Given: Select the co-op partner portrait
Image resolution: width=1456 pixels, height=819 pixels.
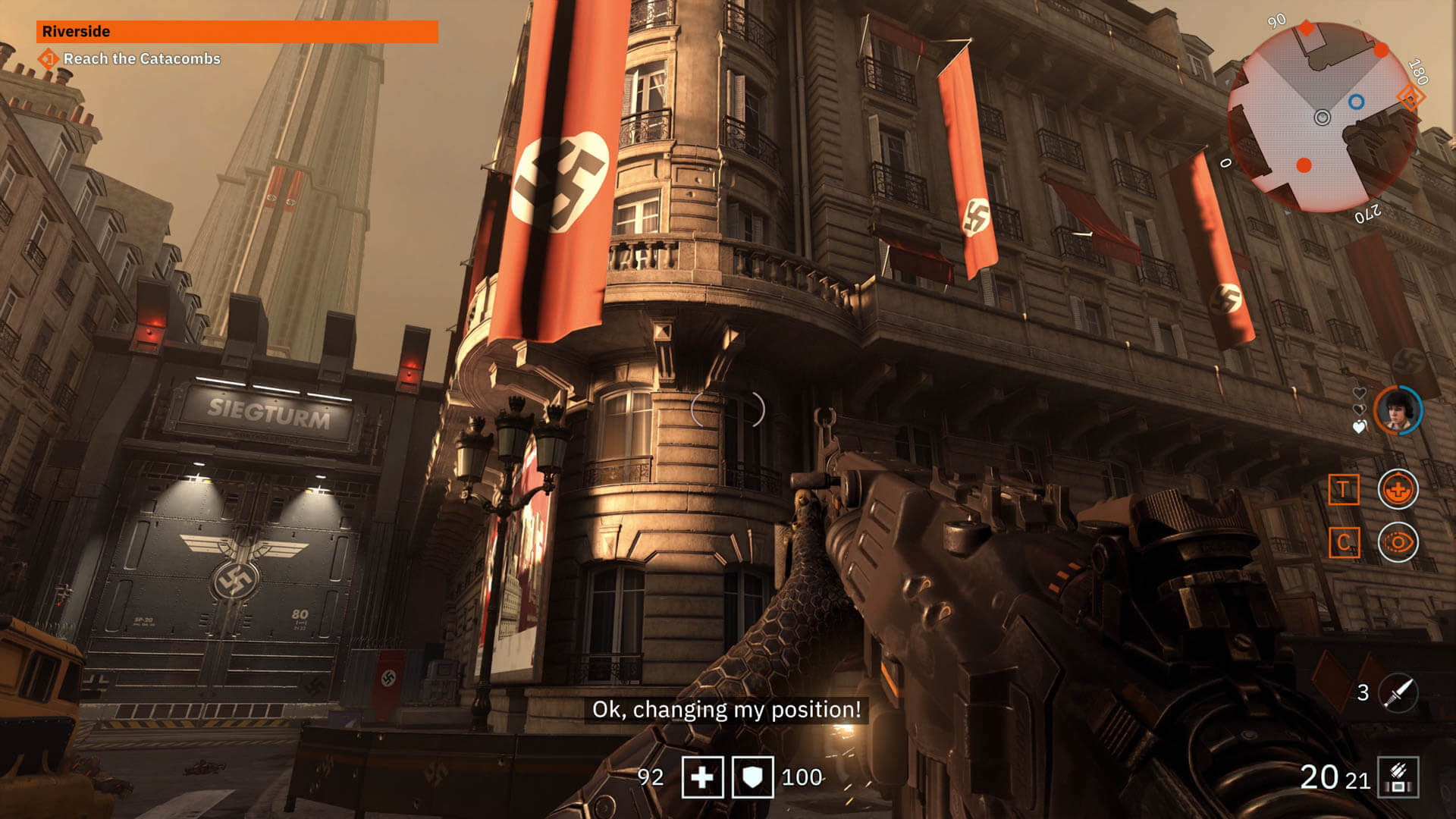Looking at the screenshot, I should coord(1398,411).
